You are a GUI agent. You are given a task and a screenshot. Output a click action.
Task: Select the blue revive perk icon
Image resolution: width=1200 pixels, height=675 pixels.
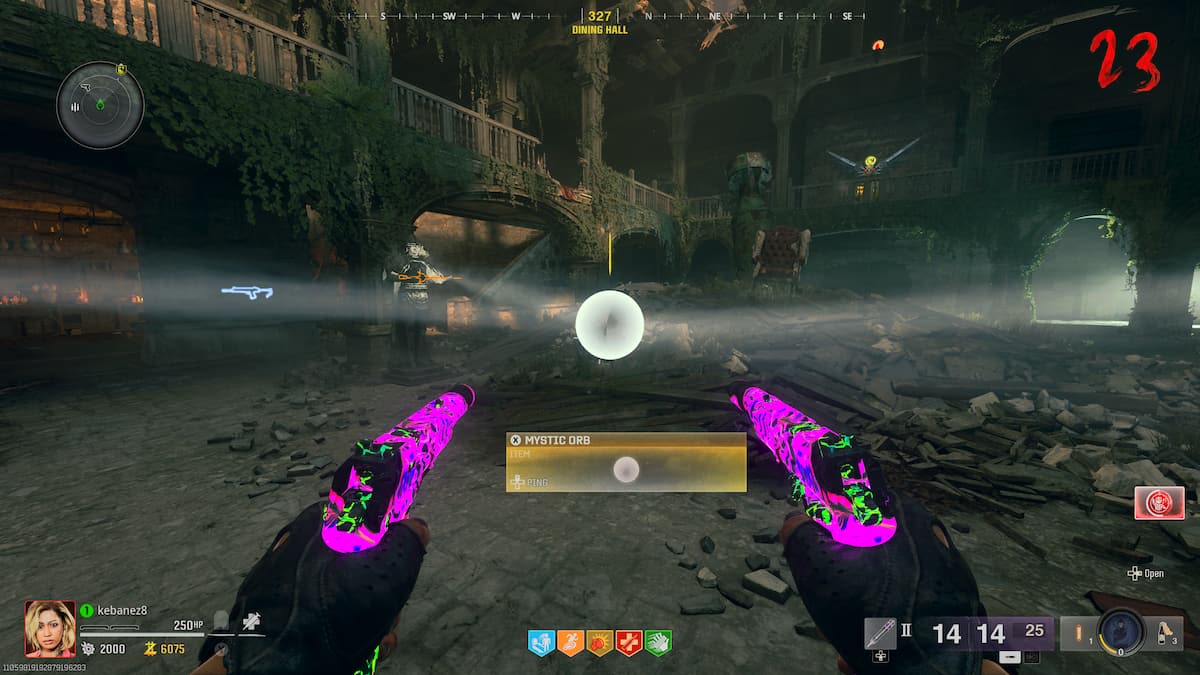540,643
